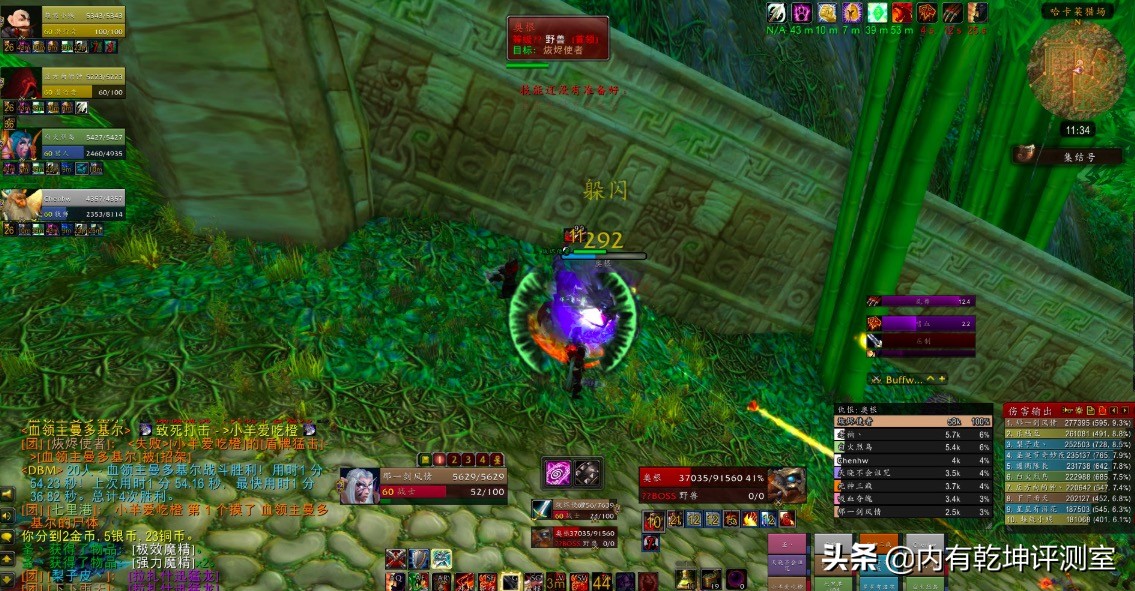Select Defensive Stance shield icon
This screenshot has width=1135, height=591.
pyautogui.click(x=420, y=559)
